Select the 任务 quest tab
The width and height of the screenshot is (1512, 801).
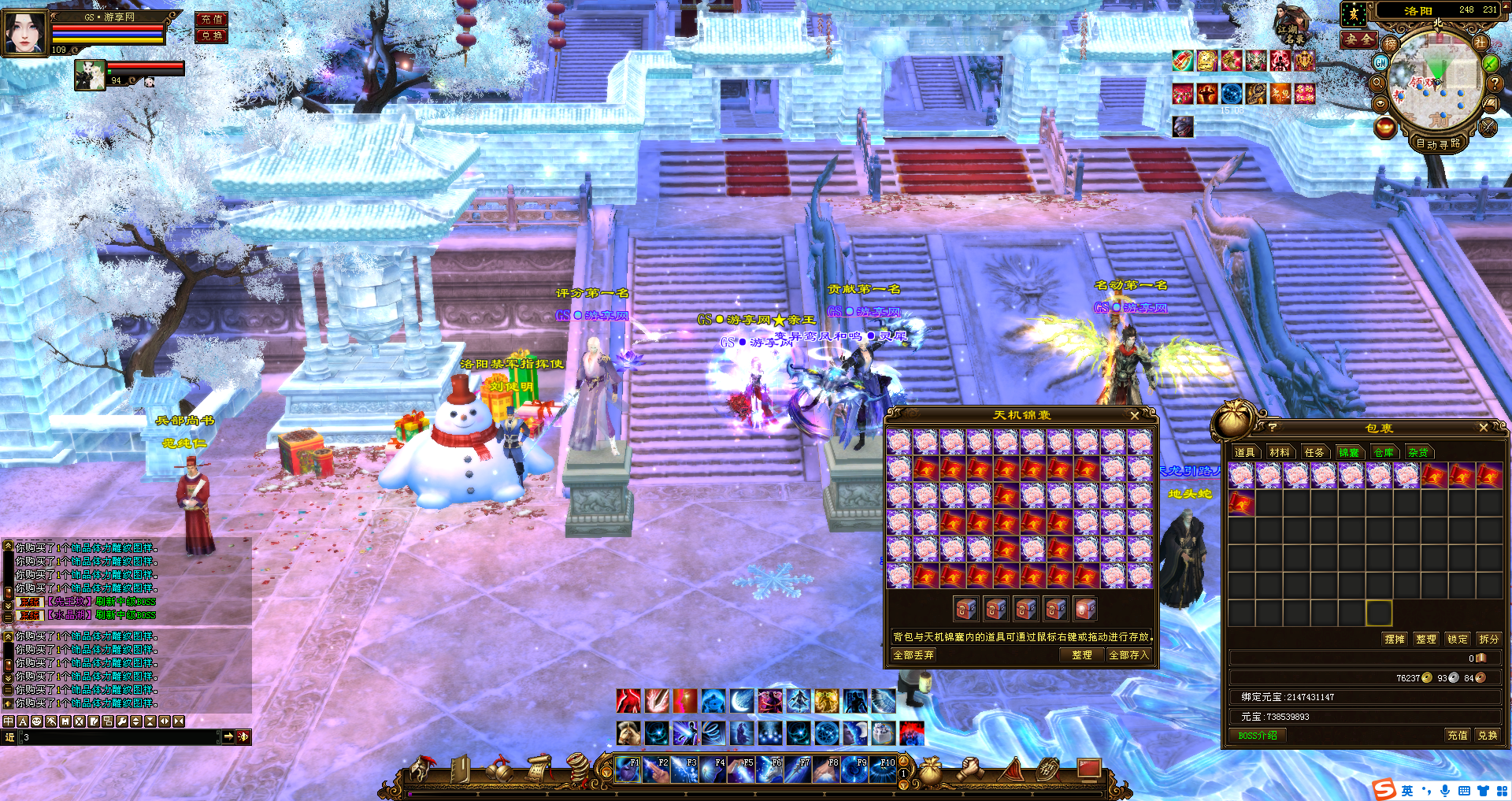tap(1314, 452)
